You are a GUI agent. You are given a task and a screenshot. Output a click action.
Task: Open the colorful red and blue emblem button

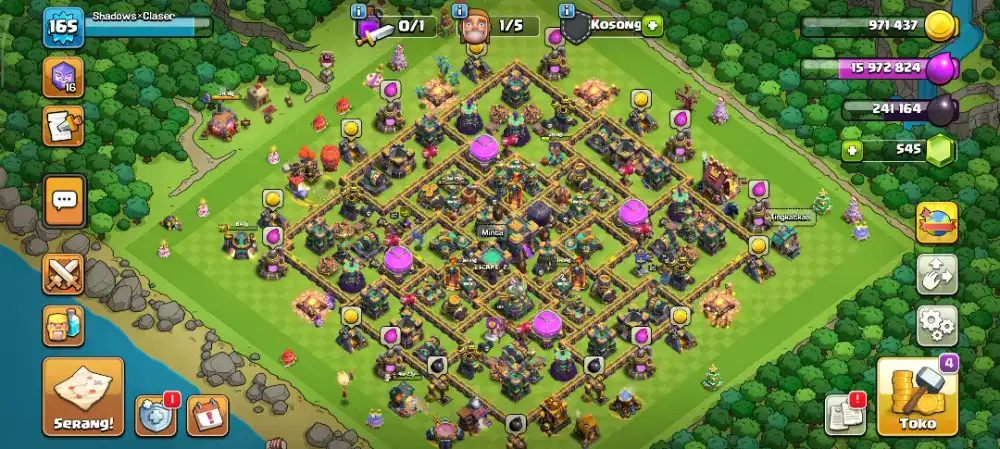coord(937,222)
